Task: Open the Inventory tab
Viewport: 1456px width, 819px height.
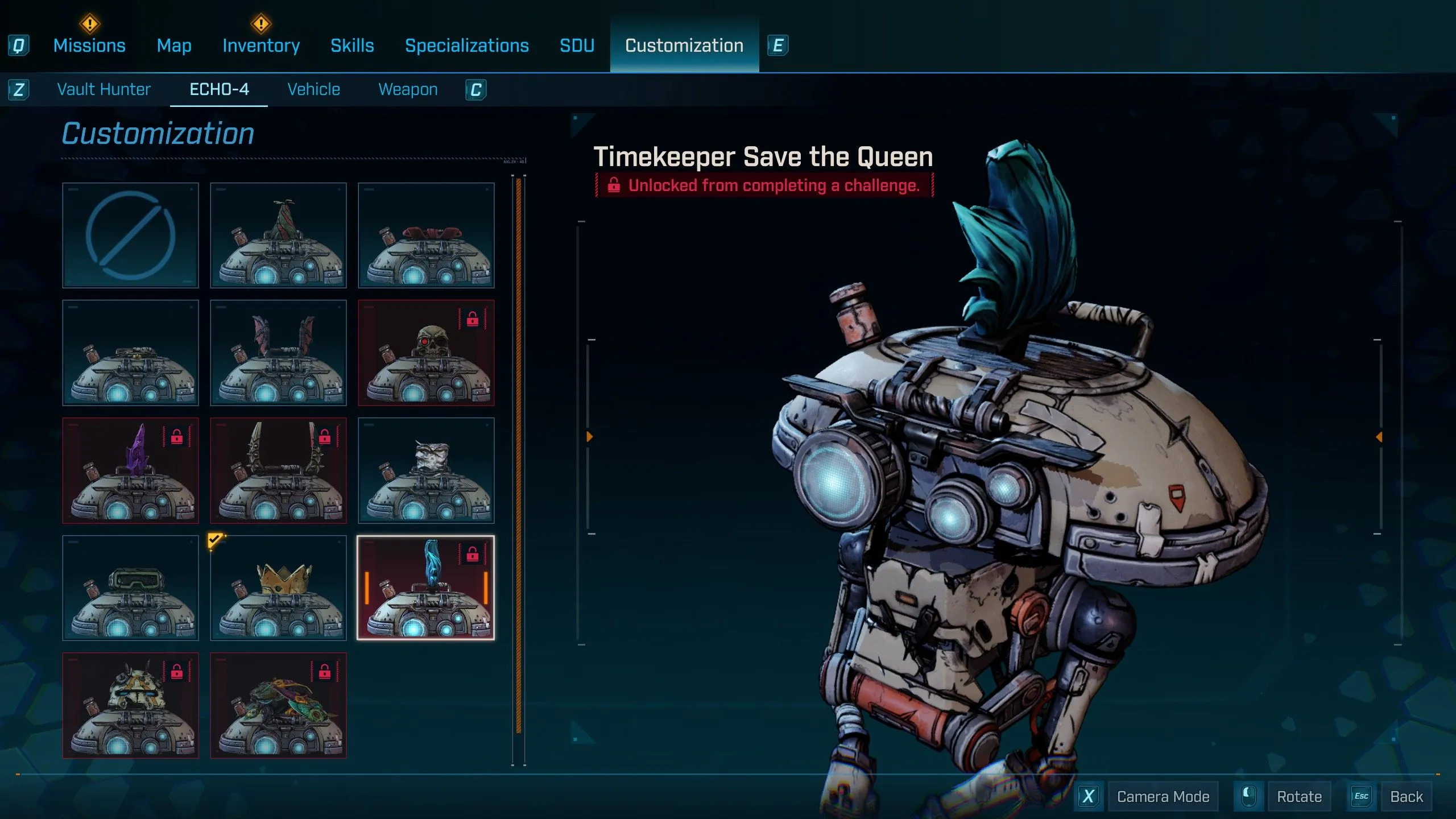Action: click(261, 45)
